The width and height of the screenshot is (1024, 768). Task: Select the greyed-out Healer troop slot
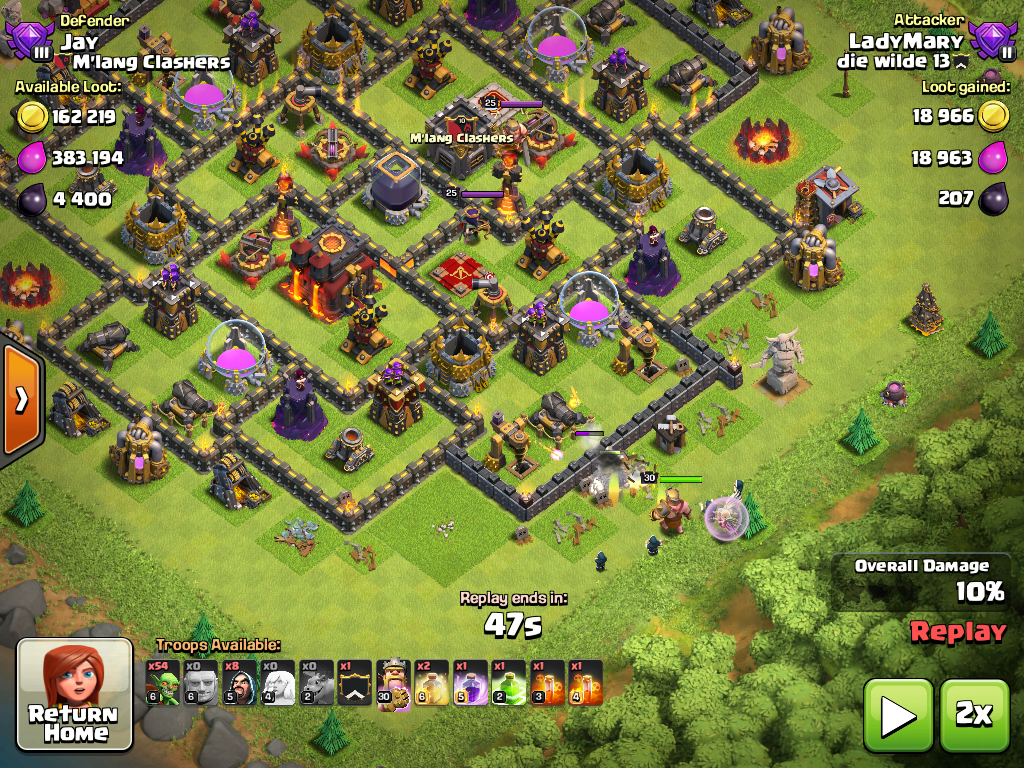point(278,683)
